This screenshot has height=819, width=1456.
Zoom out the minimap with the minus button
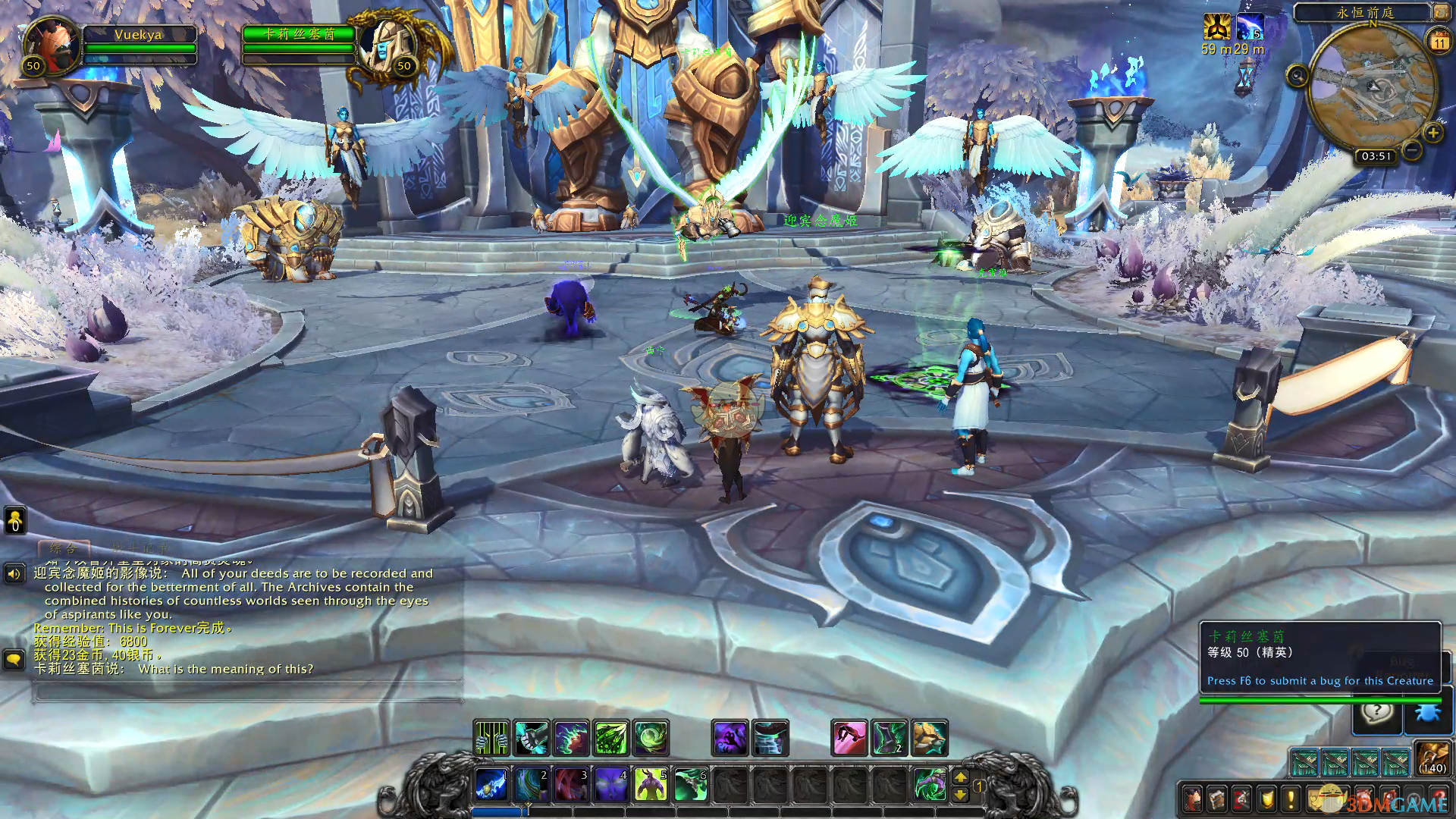tap(1411, 150)
